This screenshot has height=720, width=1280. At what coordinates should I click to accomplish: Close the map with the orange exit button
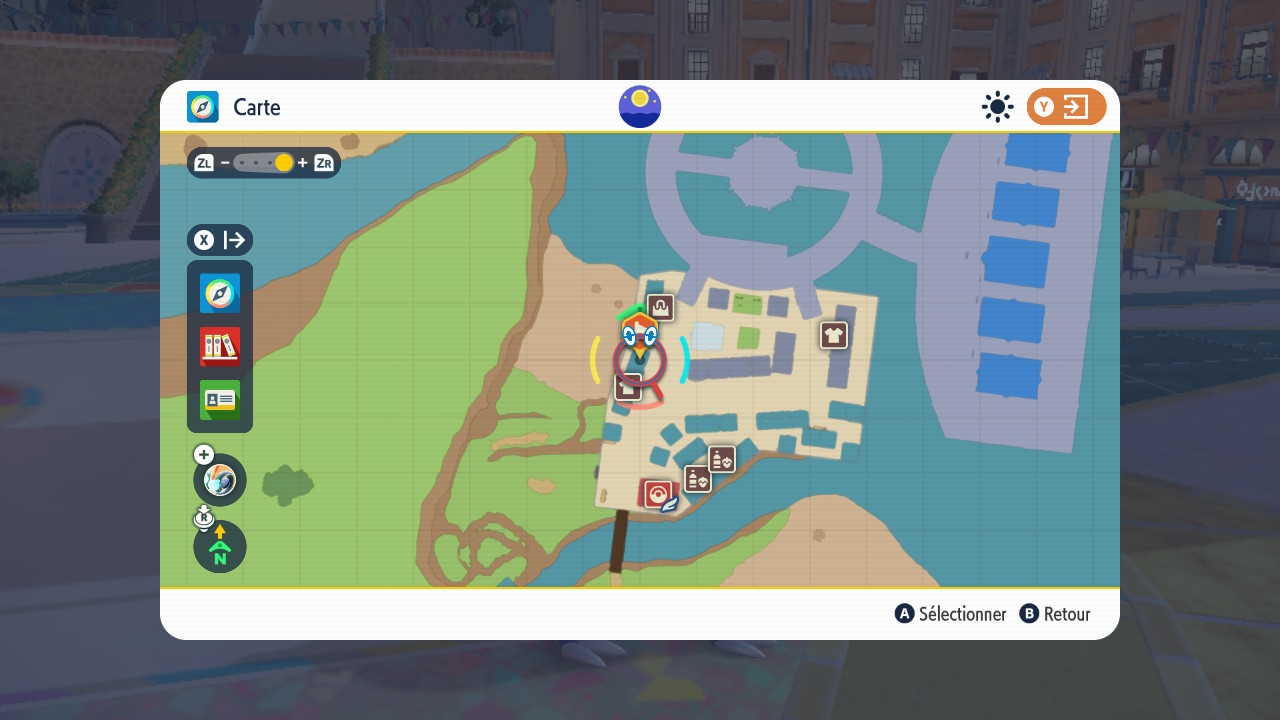click(x=1066, y=107)
